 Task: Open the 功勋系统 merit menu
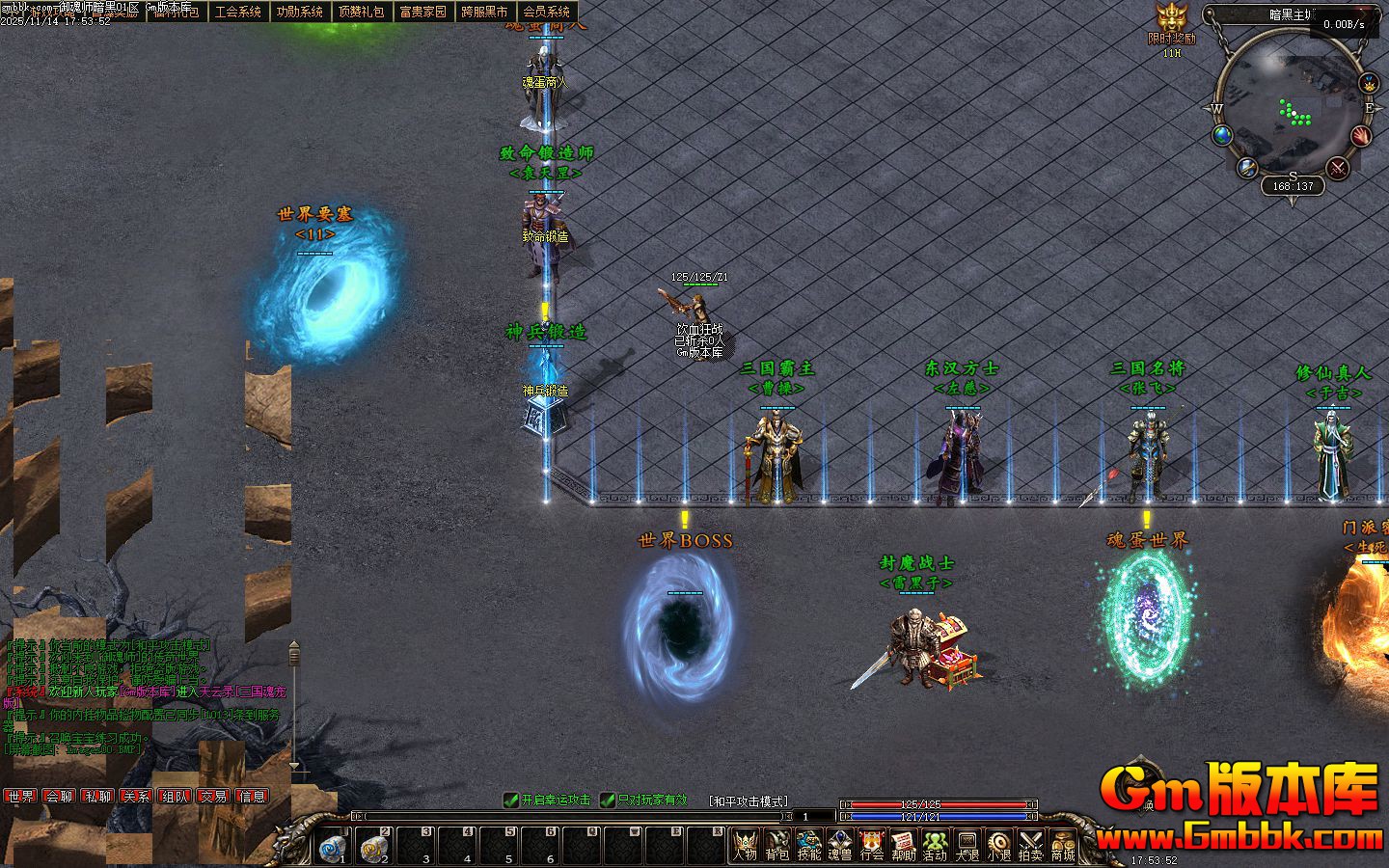coord(300,12)
